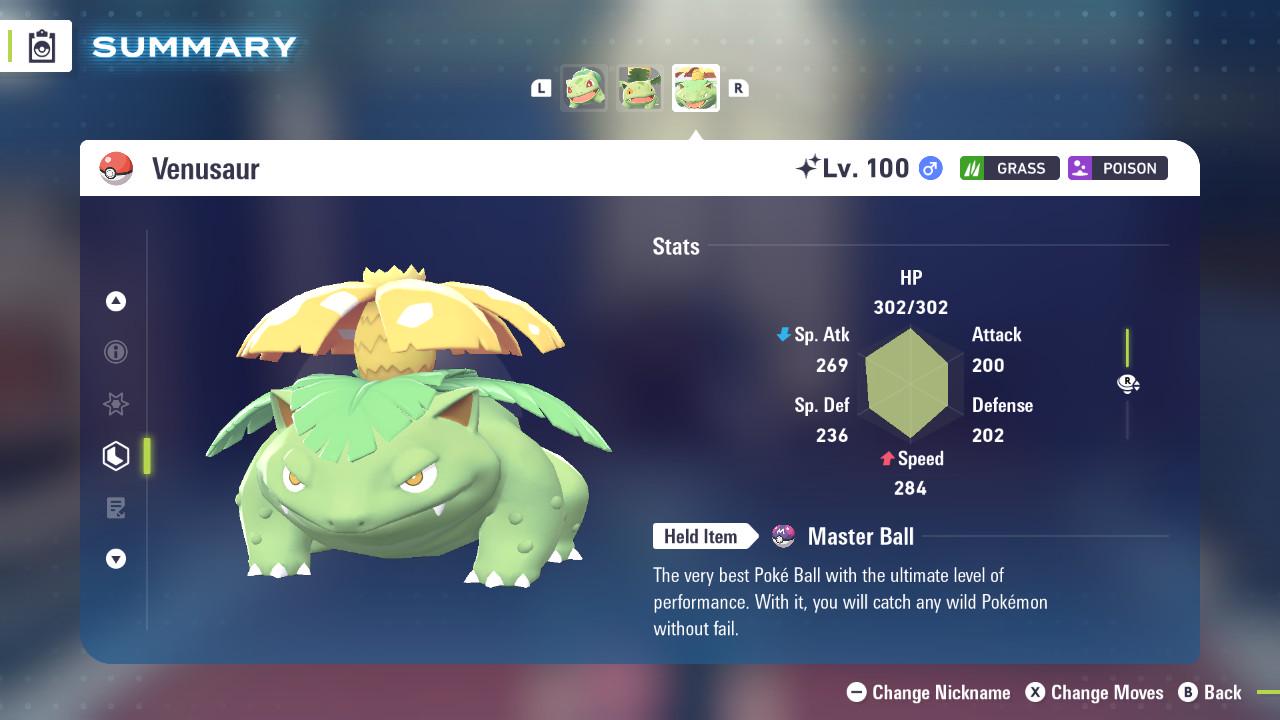
Task: Select the Bulbasaur party thumbnail
Action: pyautogui.click(x=584, y=88)
